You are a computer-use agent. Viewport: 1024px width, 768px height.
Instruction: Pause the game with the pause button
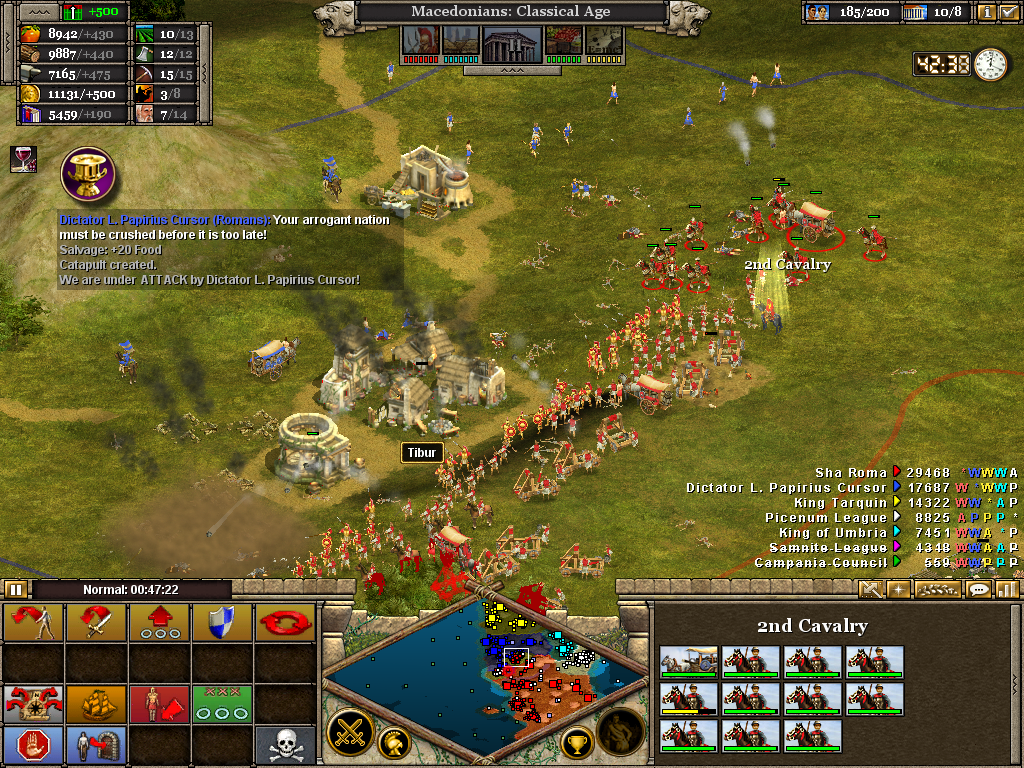[16, 589]
